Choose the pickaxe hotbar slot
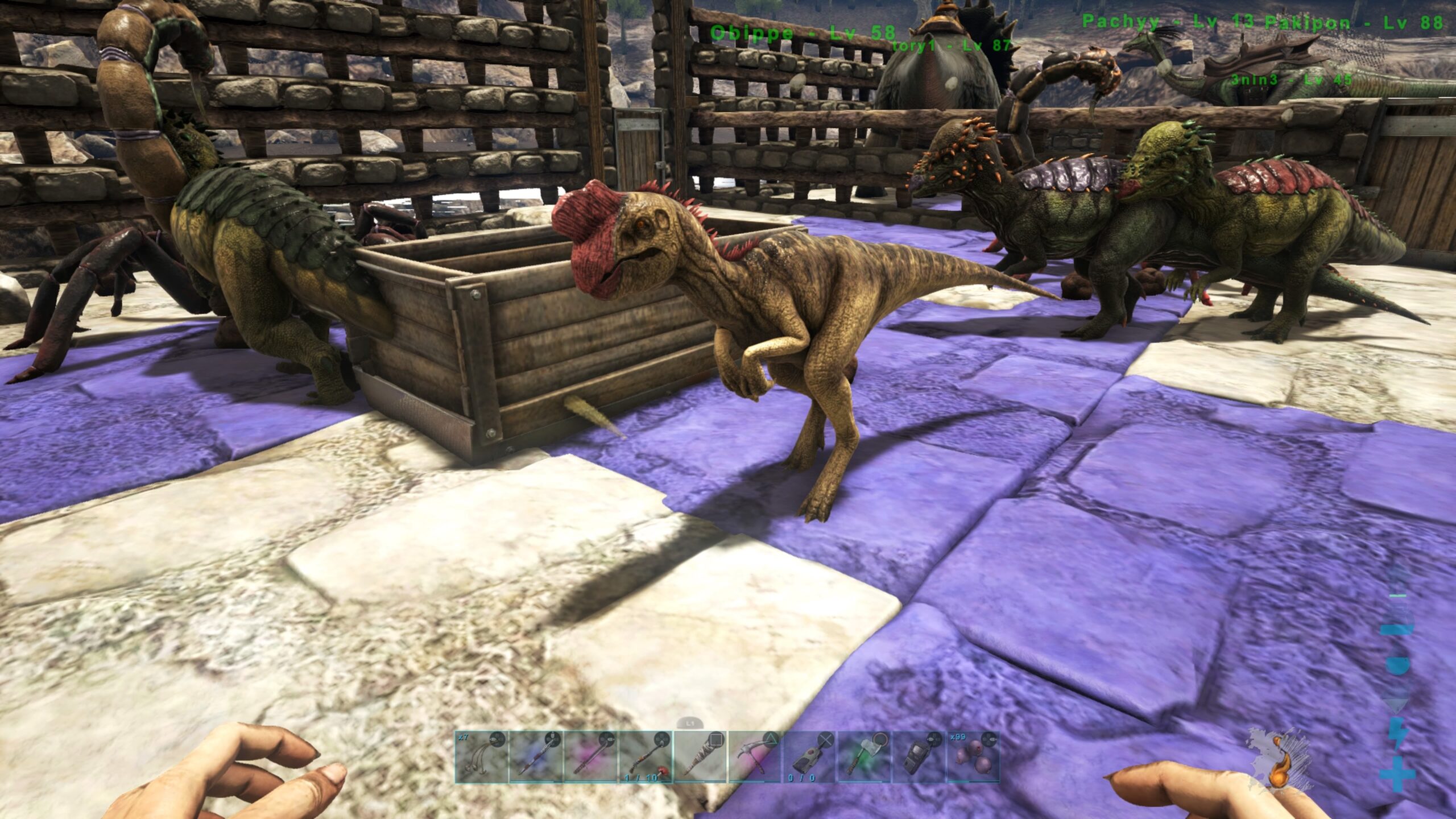This screenshot has width=1456, height=819. (755, 757)
